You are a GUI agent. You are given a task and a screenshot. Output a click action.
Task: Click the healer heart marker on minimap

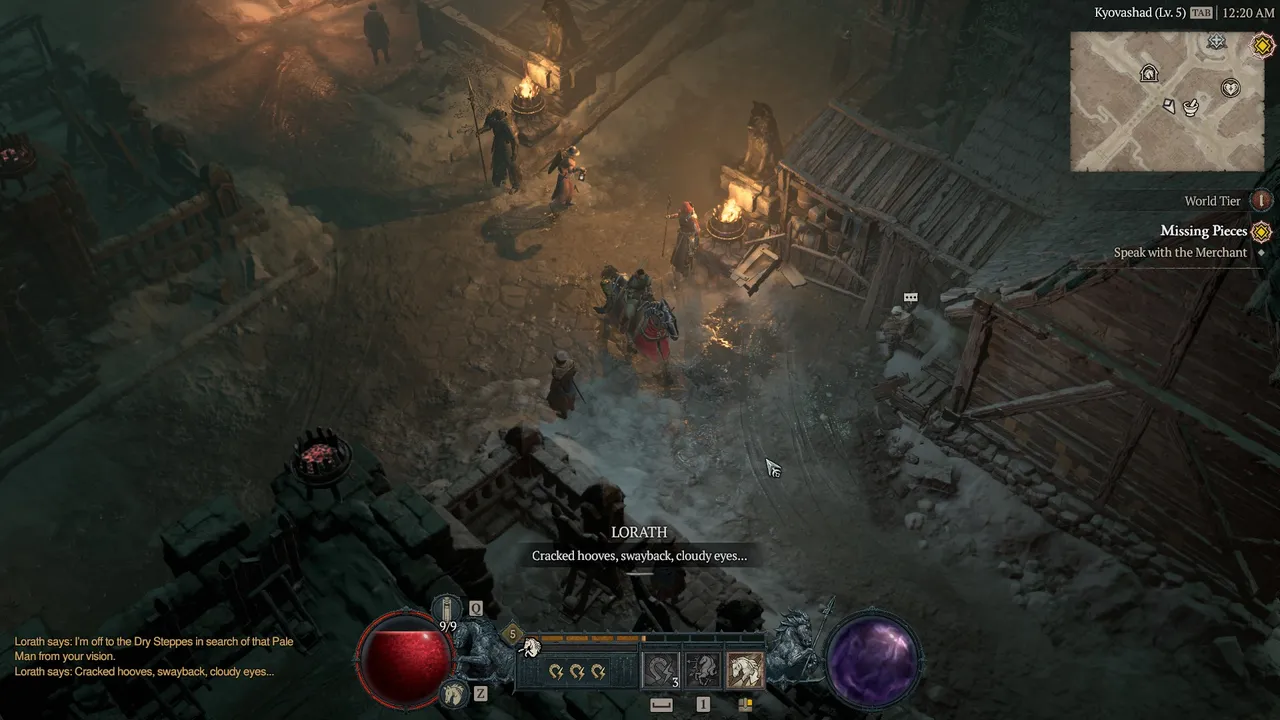coord(1230,89)
